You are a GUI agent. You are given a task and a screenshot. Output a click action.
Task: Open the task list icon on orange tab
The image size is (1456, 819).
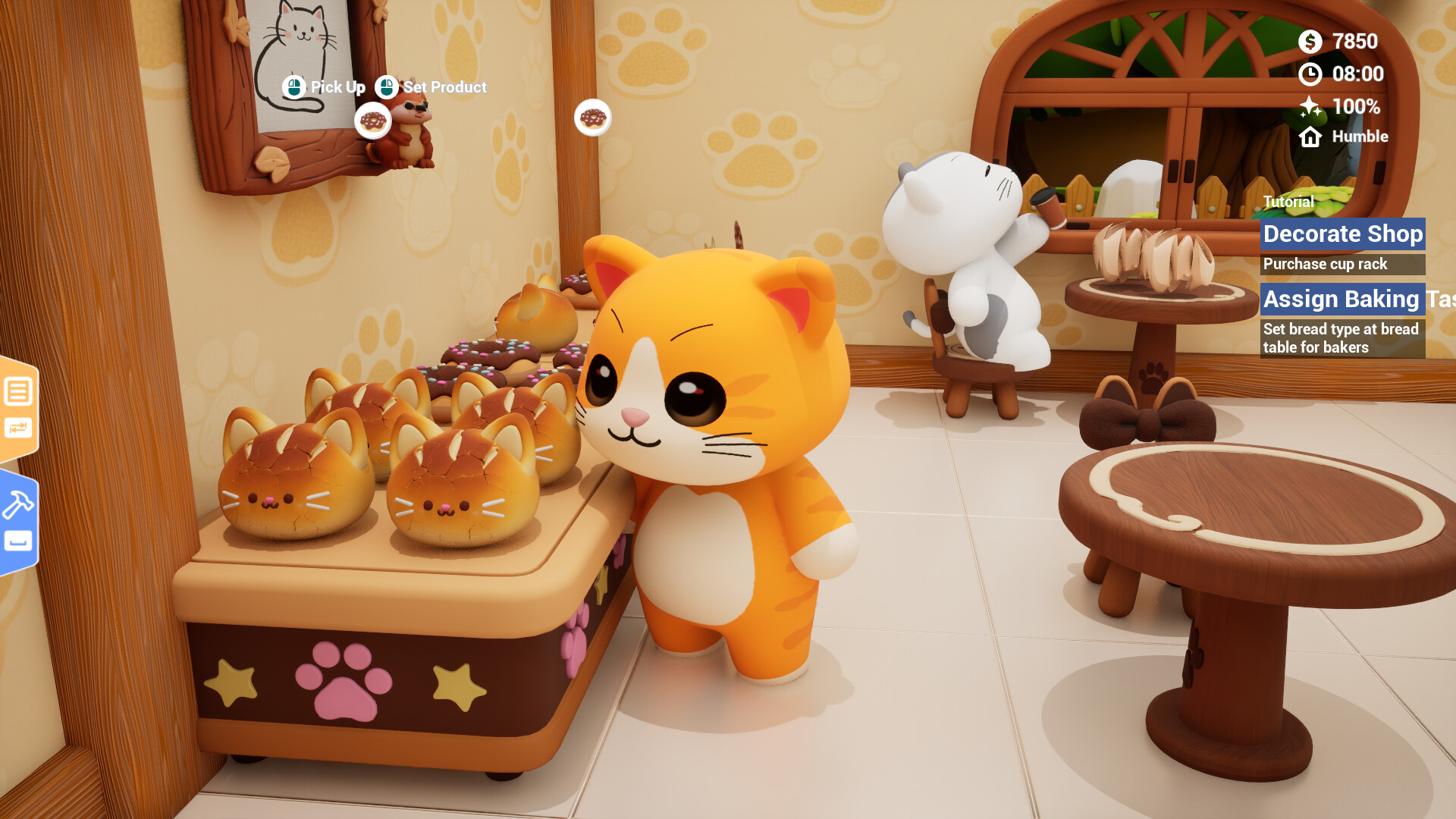pyautogui.click(x=18, y=391)
